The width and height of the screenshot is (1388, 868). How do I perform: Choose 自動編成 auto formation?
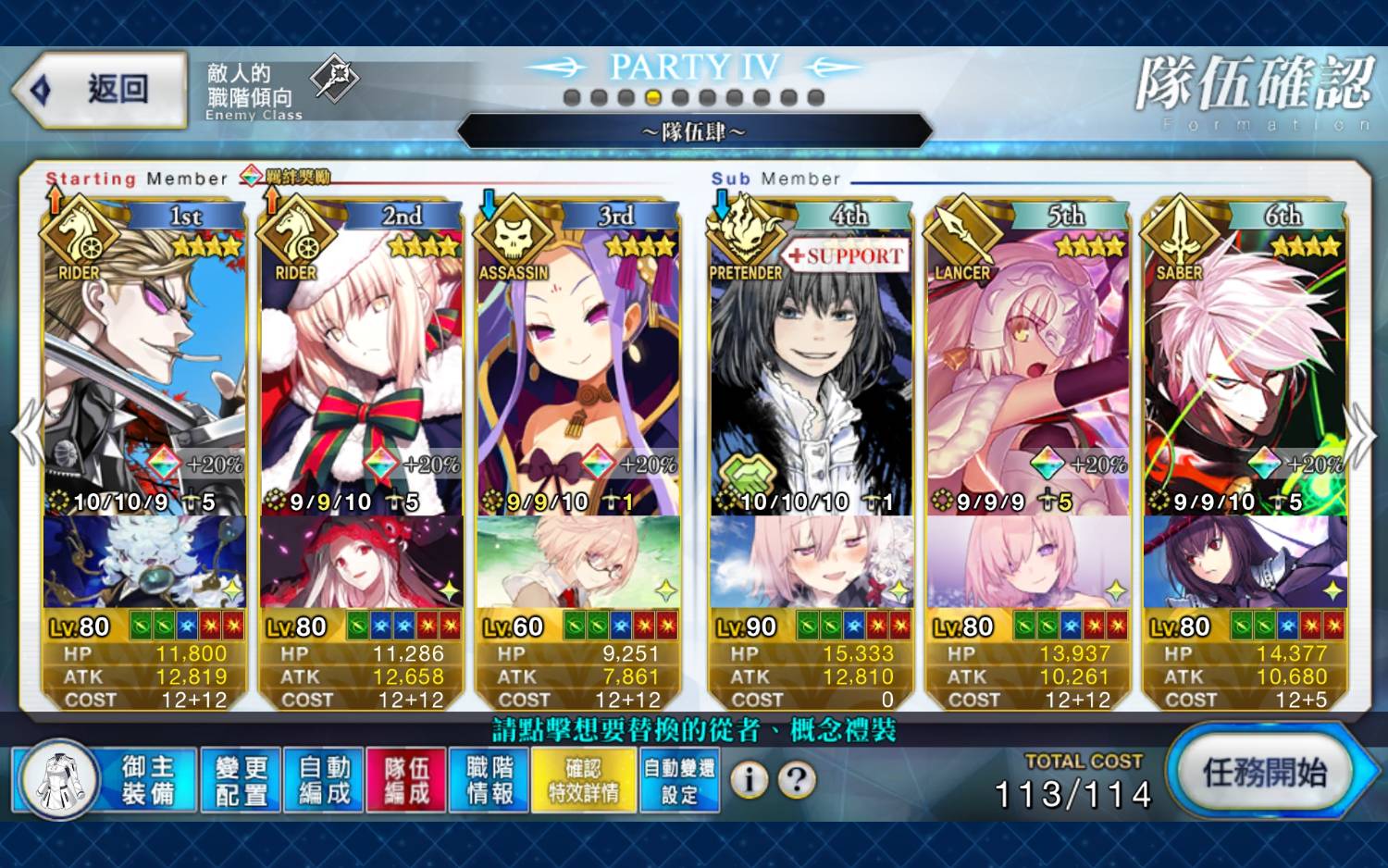pos(324,780)
